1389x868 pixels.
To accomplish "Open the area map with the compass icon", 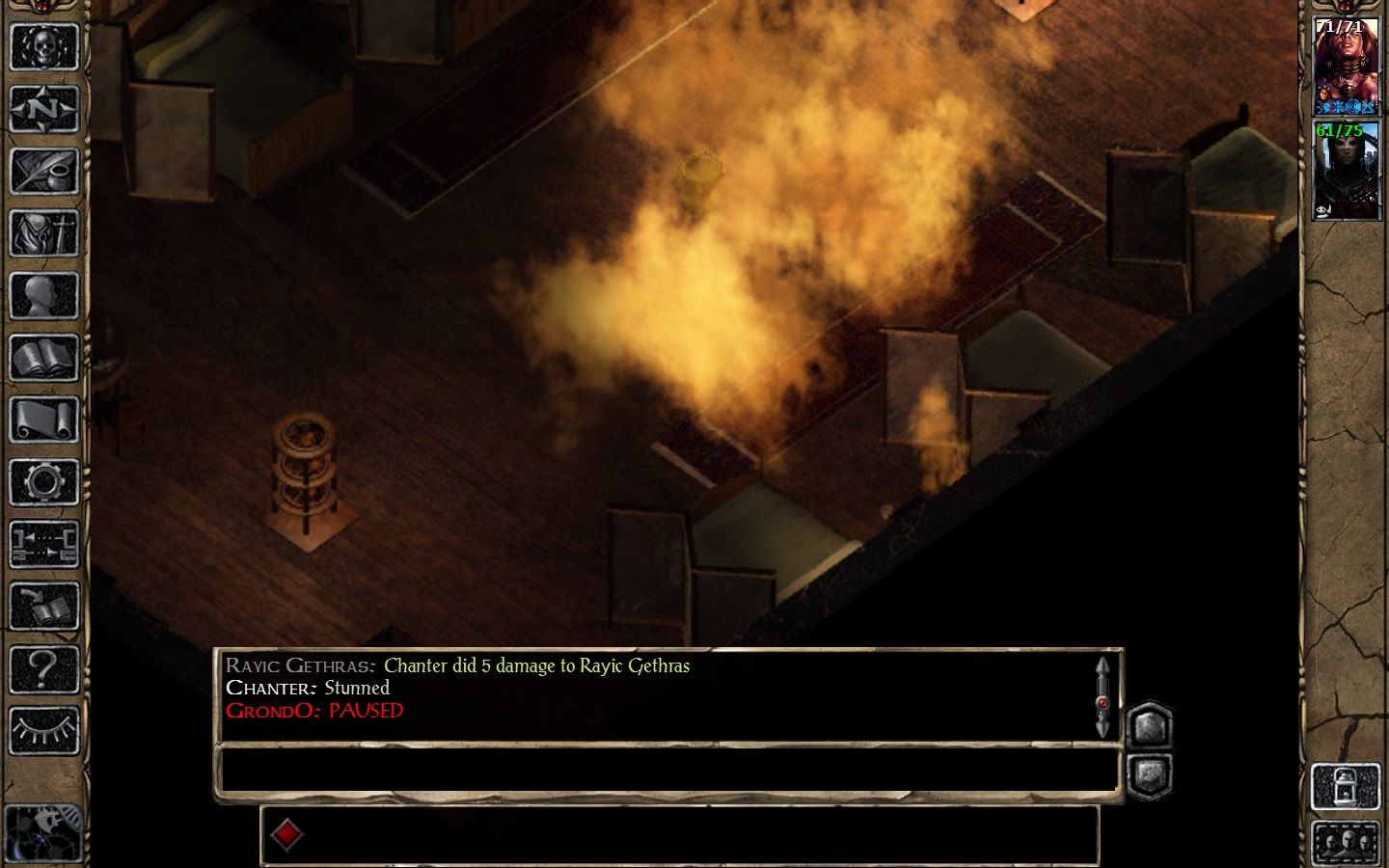I will point(43,109).
